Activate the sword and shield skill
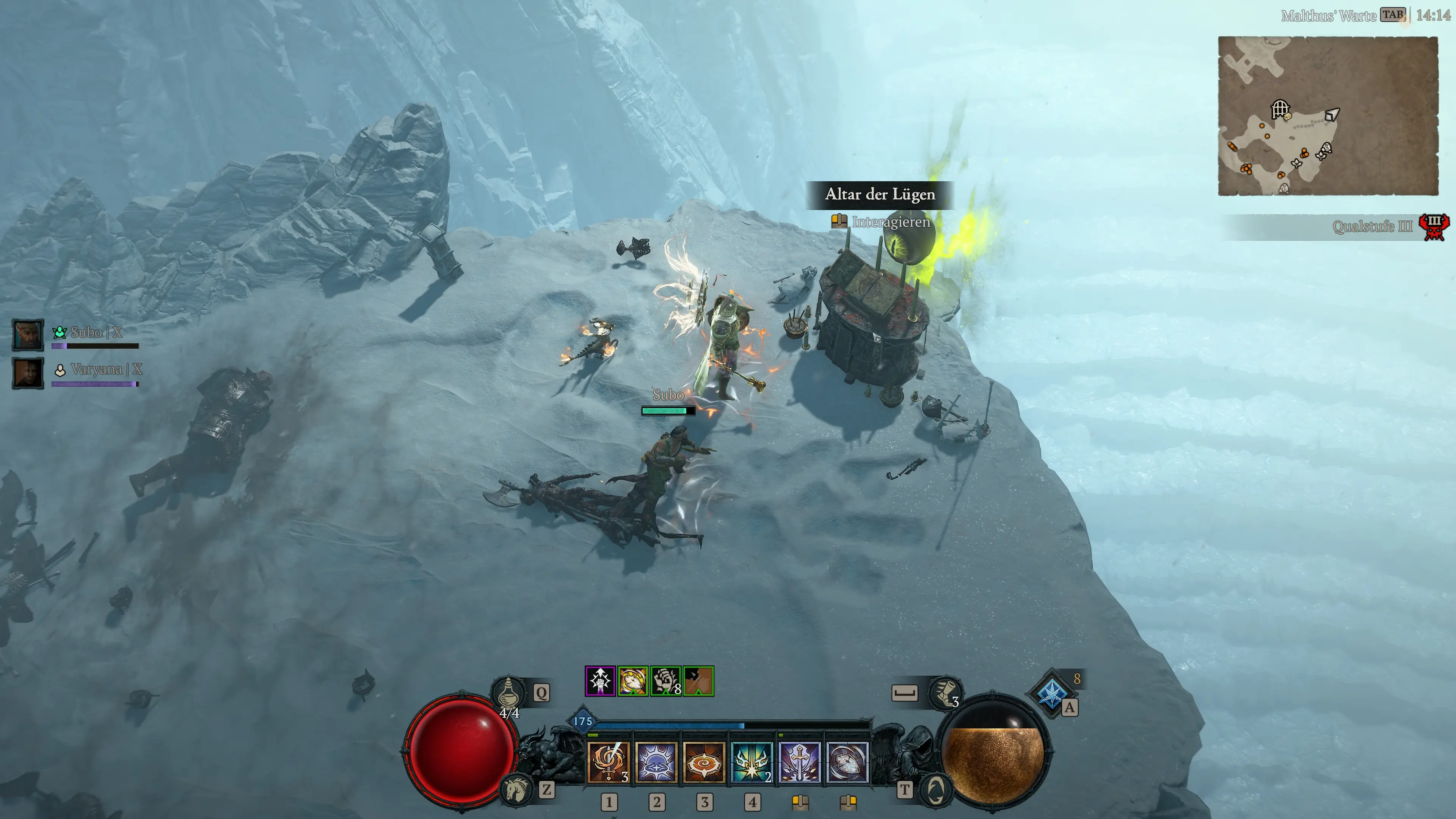This screenshot has width=1456, height=819. click(799, 762)
